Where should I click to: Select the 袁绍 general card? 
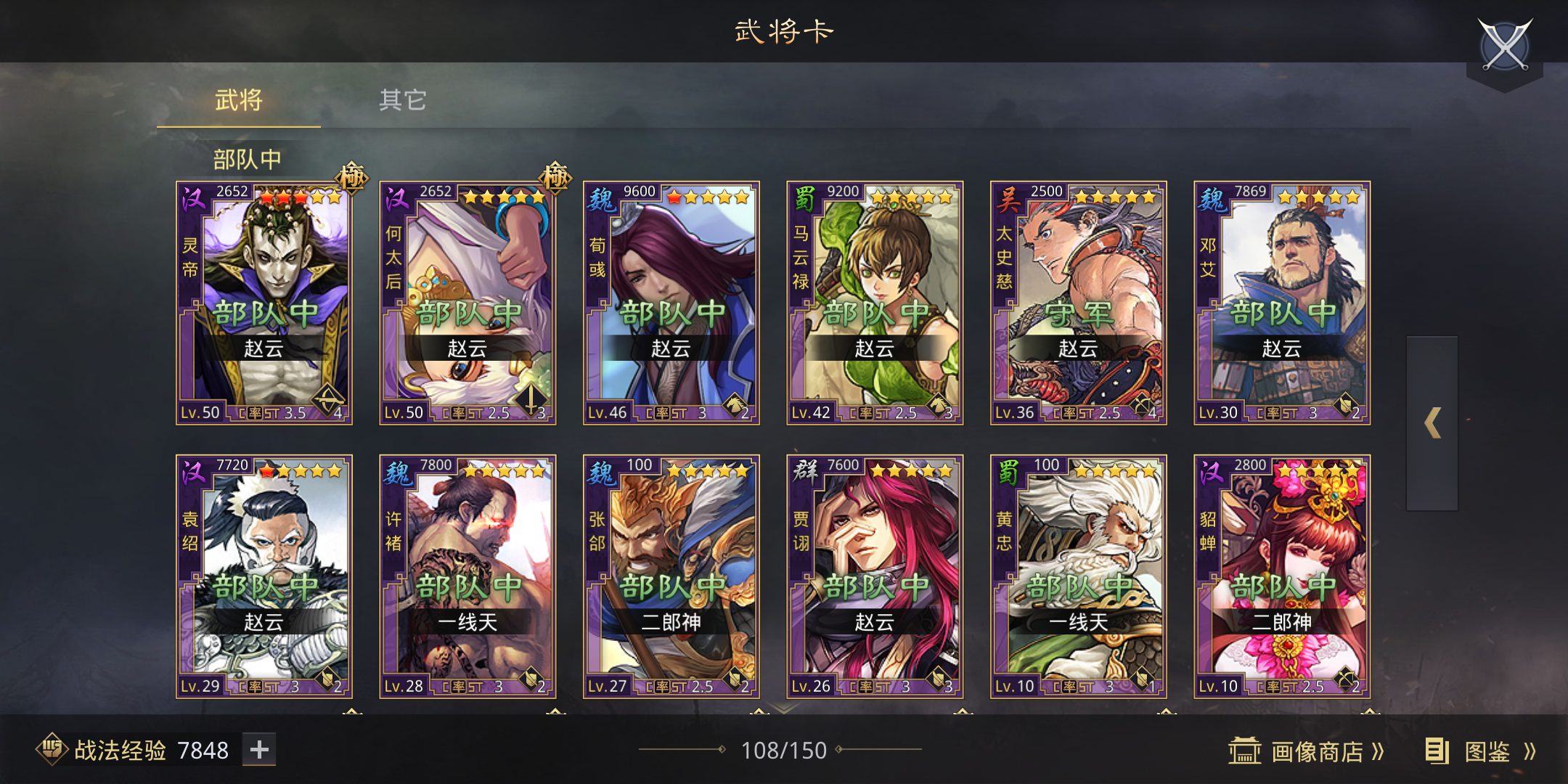click(x=264, y=577)
